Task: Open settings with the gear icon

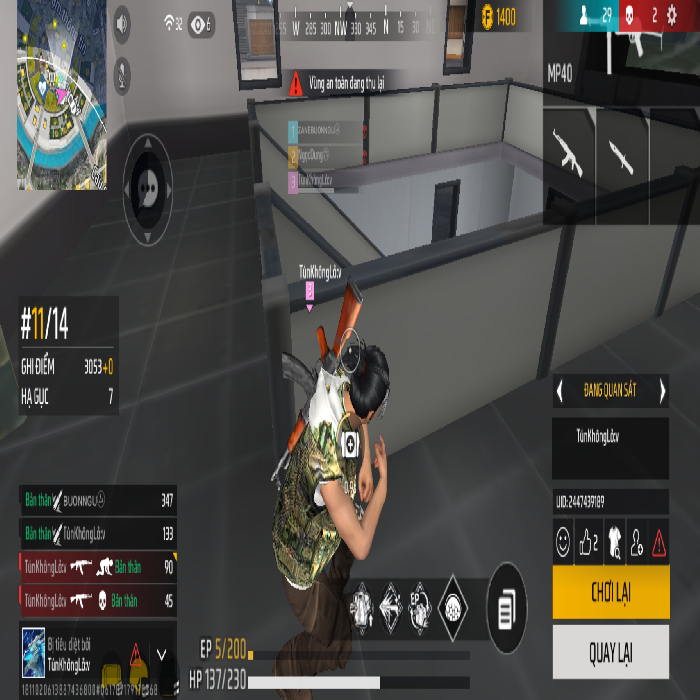Action: (x=671, y=14)
